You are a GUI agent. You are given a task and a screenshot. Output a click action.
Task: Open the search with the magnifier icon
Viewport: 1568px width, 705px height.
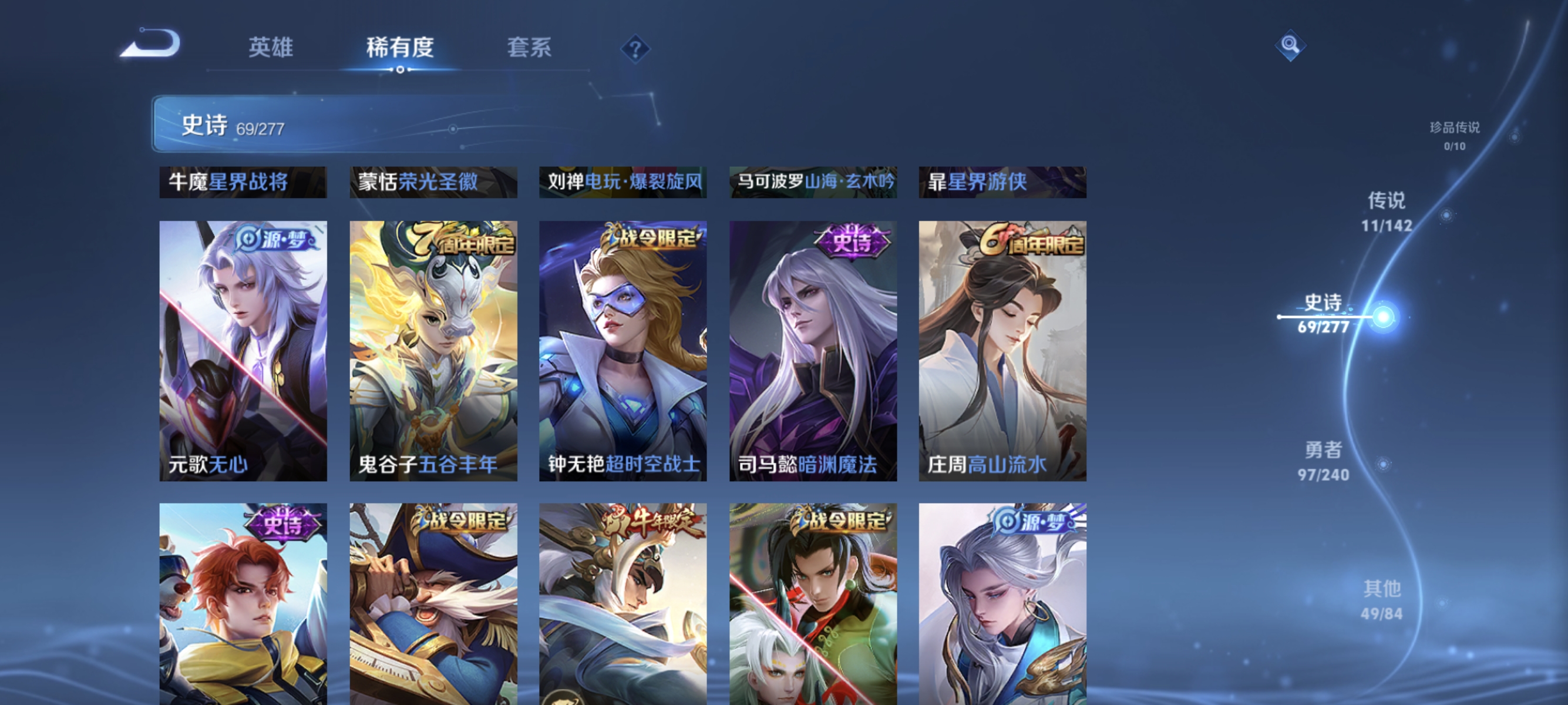[1292, 46]
